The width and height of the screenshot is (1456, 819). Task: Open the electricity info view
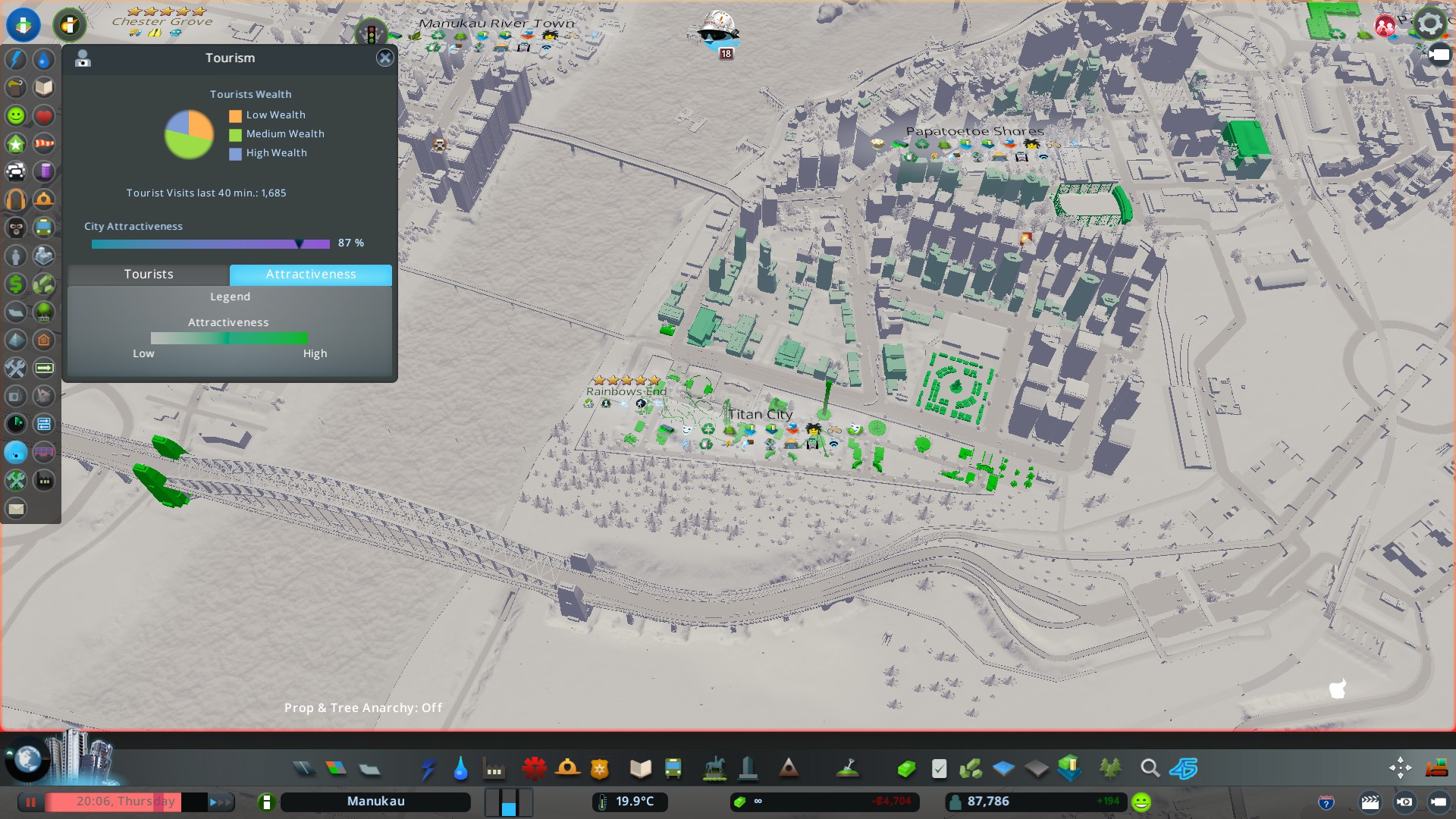tap(16, 59)
